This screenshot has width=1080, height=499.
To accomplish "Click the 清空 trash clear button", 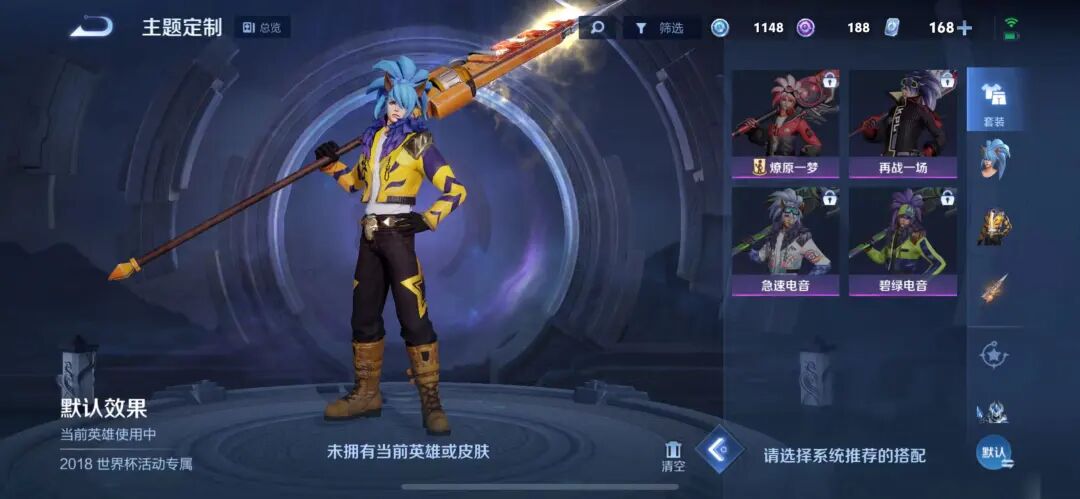I will point(673,457).
